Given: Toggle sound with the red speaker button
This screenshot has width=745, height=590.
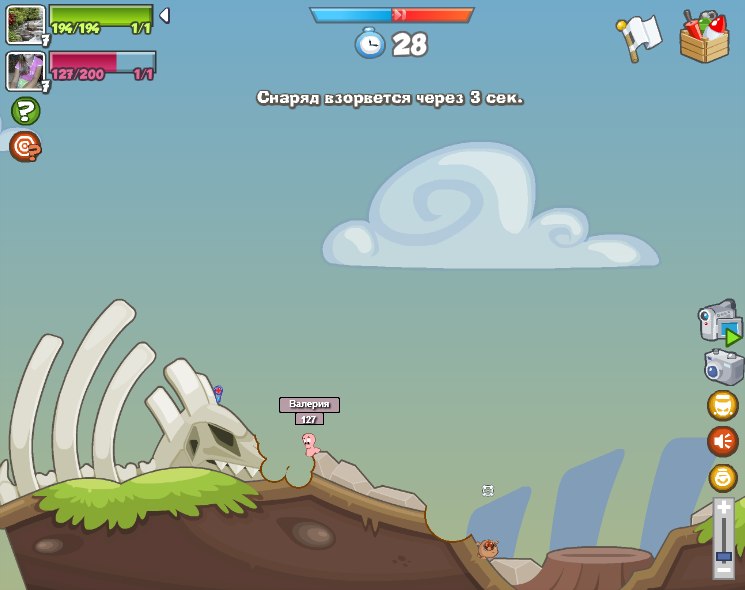Looking at the screenshot, I should [722, 440].
